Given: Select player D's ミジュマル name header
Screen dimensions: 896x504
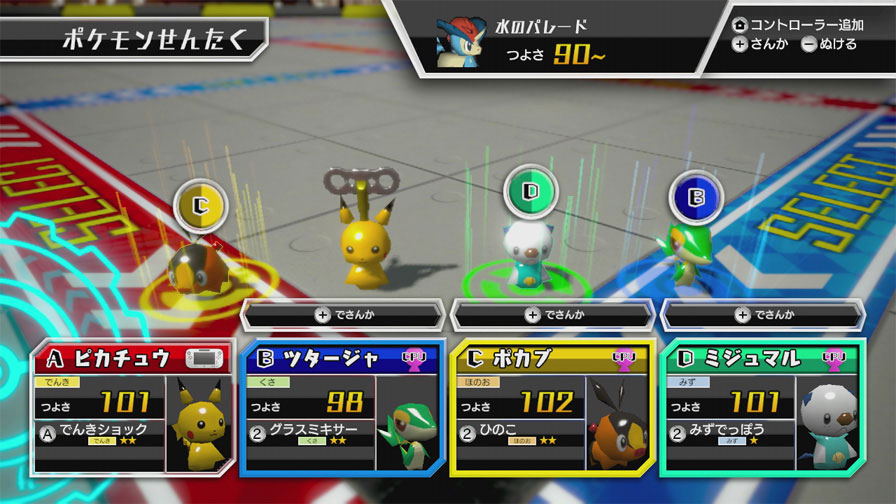Looking at the screenshot, I should (x=740, y=357).
